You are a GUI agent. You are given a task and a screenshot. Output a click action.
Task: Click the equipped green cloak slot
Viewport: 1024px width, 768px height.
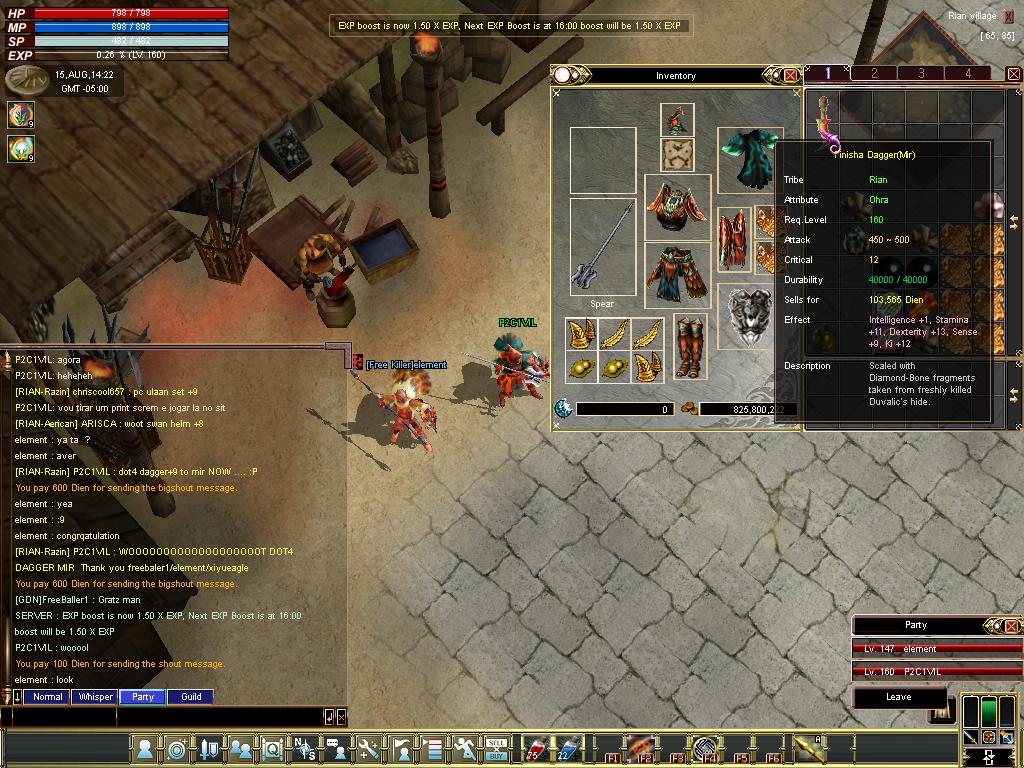point(749,158)
